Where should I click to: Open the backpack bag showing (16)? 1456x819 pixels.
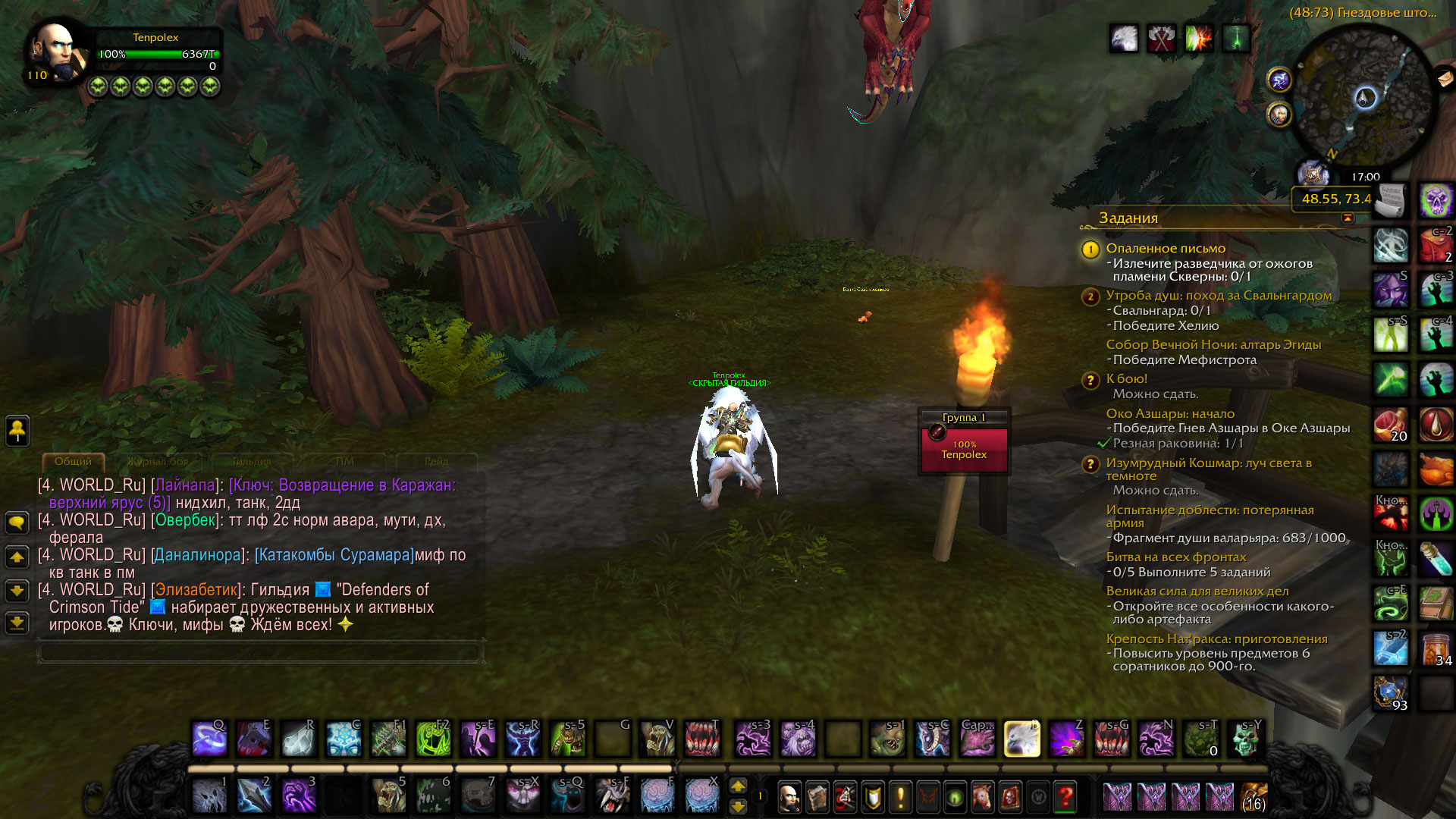coord(1254,797)
